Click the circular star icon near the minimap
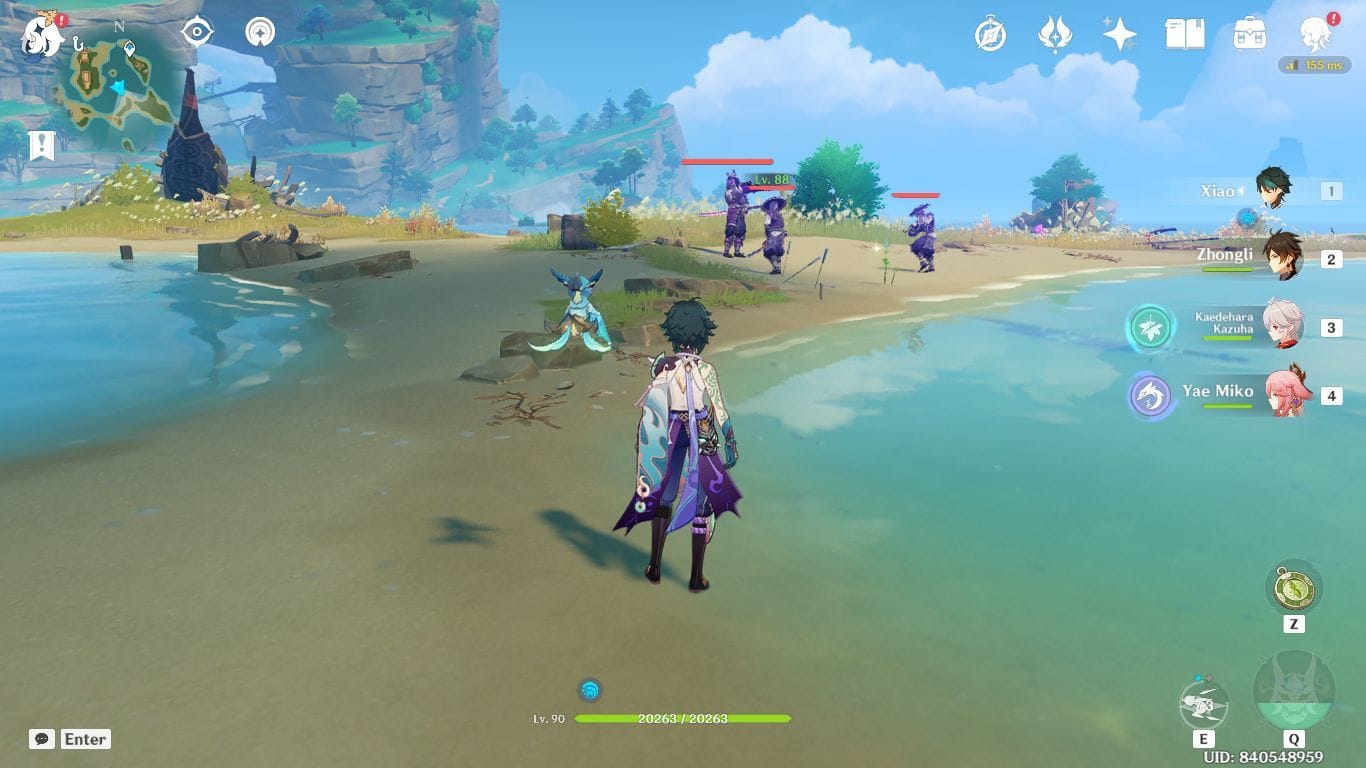Image resolution: width=1366 pixels, height=768 pixels. (261, 32)
